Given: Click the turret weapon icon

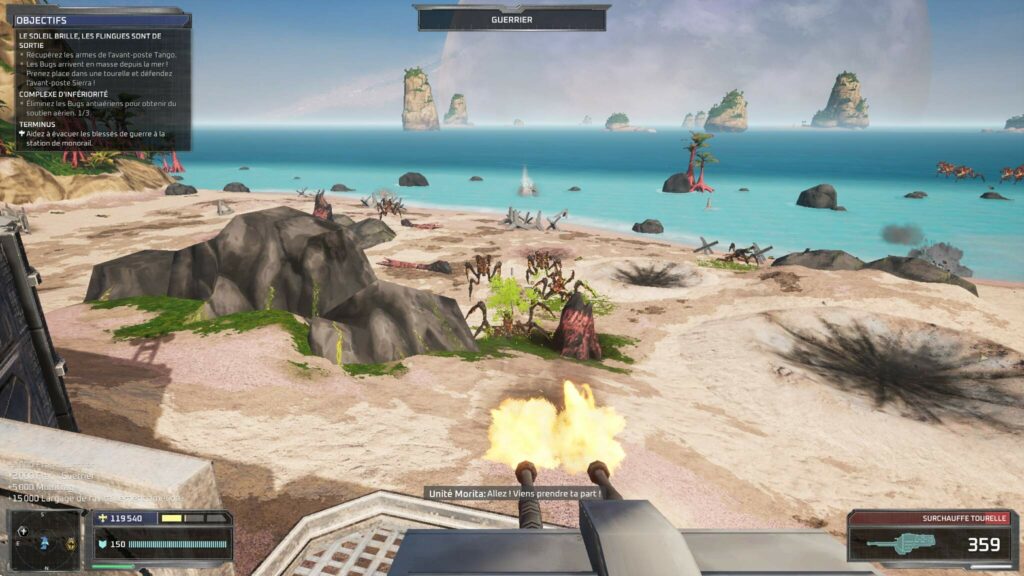Looking at the screenshot, I should 900,543.
